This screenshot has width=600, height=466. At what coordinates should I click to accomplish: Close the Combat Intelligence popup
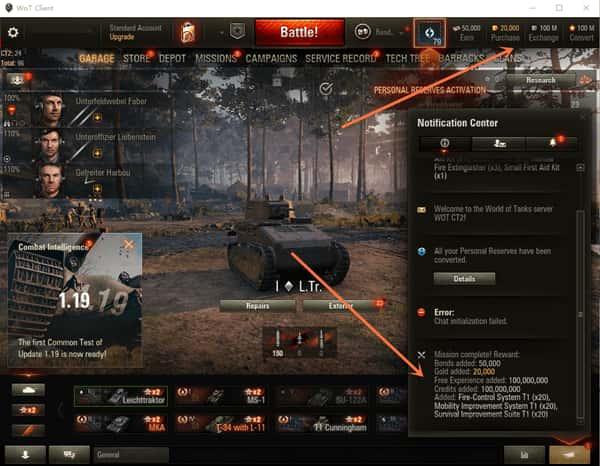(128, 244)
